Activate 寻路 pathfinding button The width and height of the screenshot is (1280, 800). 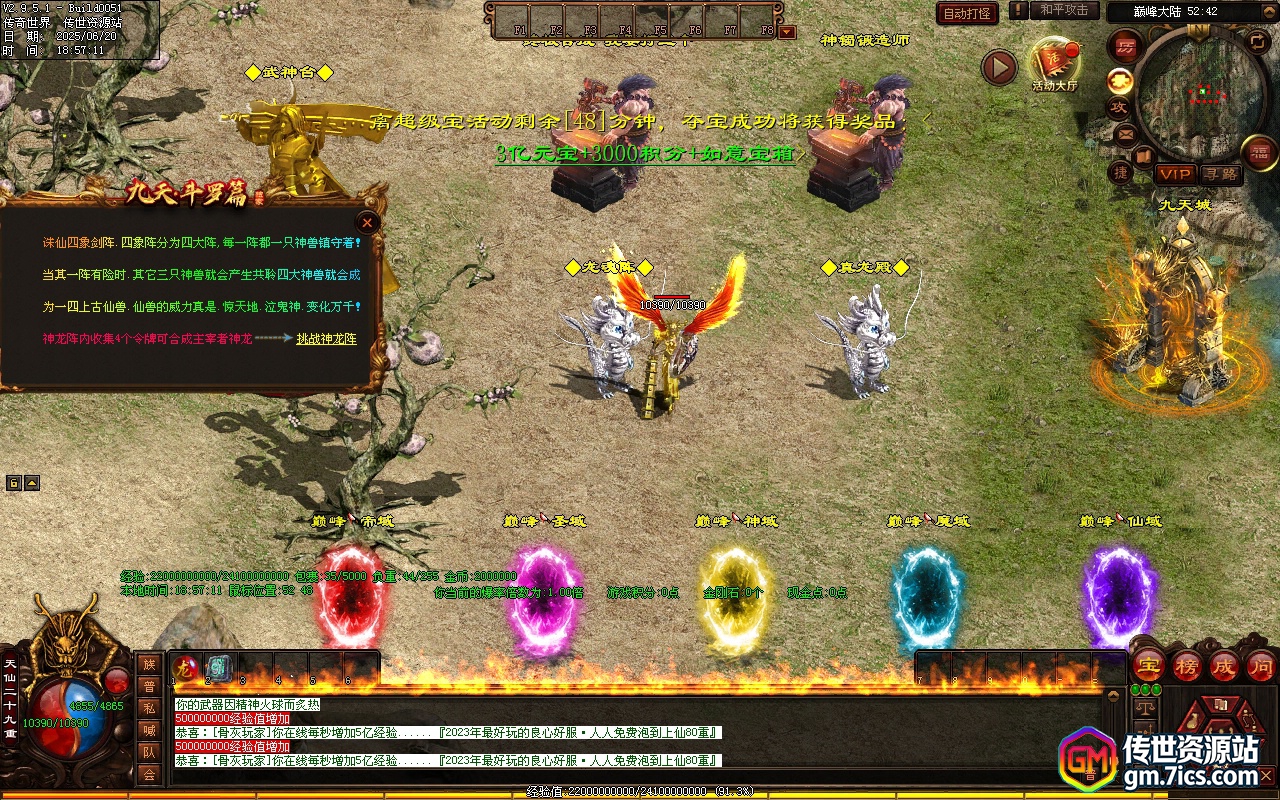1219,174
